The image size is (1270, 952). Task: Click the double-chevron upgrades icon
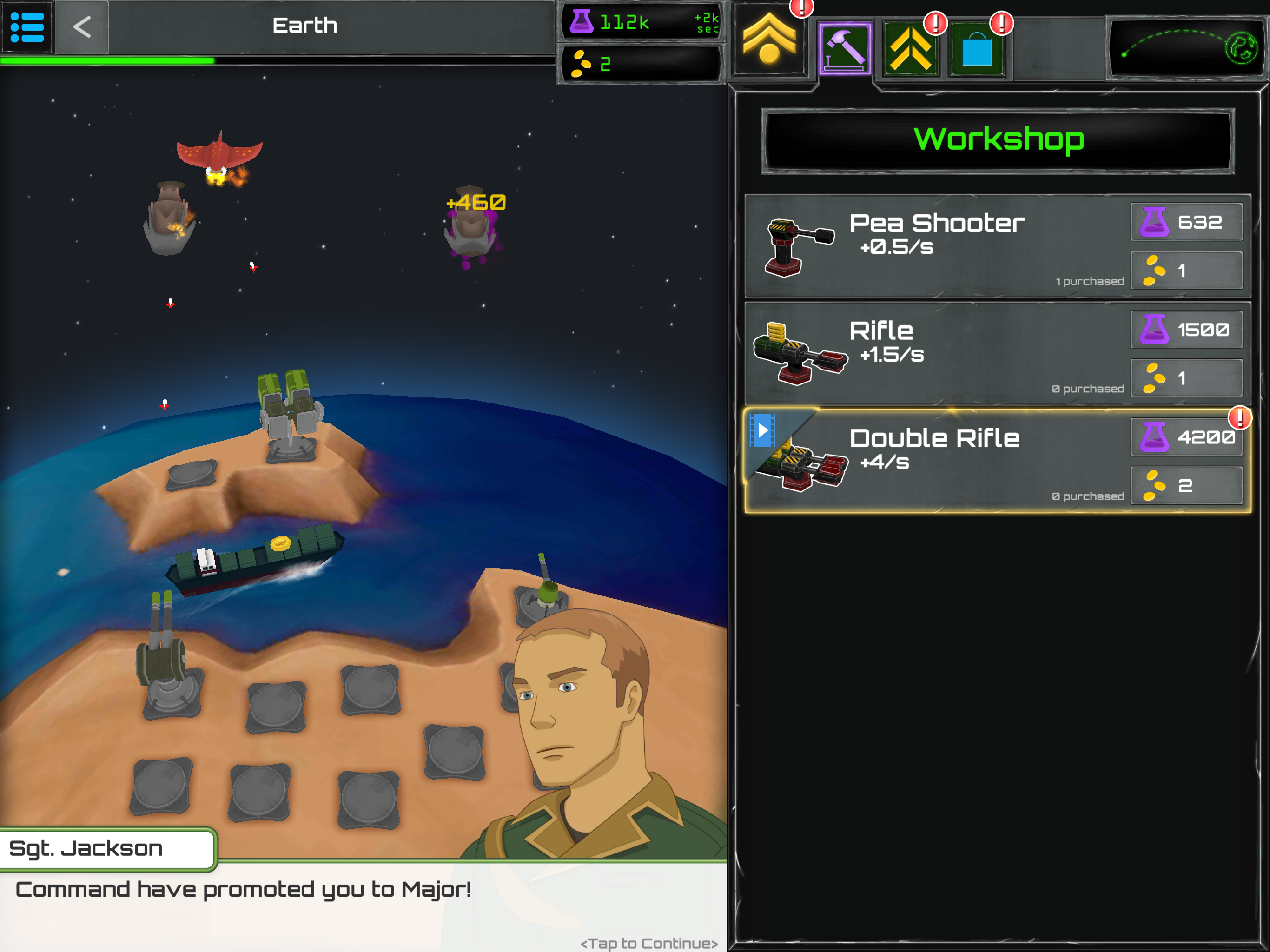pyautogui.click(x=911, y=49)
